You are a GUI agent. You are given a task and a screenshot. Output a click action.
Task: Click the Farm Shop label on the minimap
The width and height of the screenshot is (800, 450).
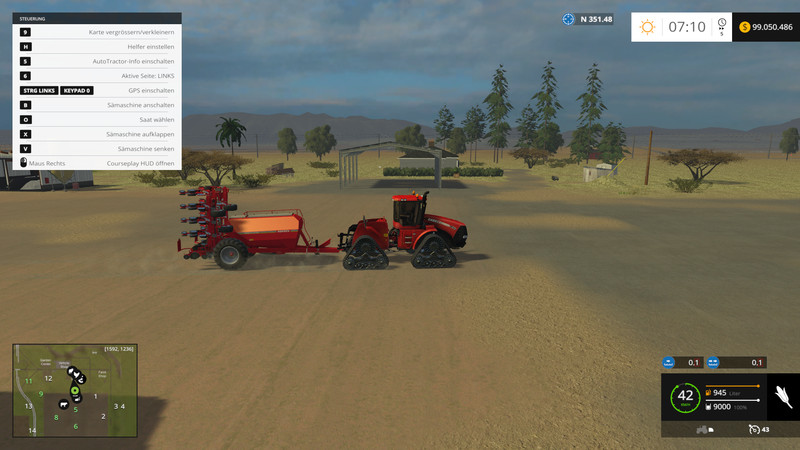tap(102, 375)
